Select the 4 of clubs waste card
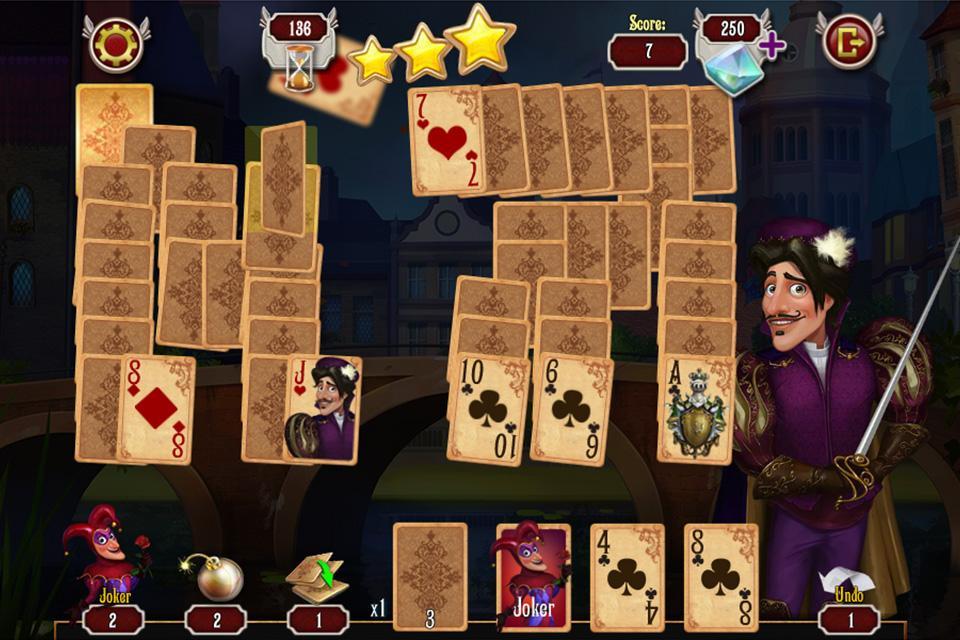This screenshot has height=640, width=960. [x=627, y=577]
